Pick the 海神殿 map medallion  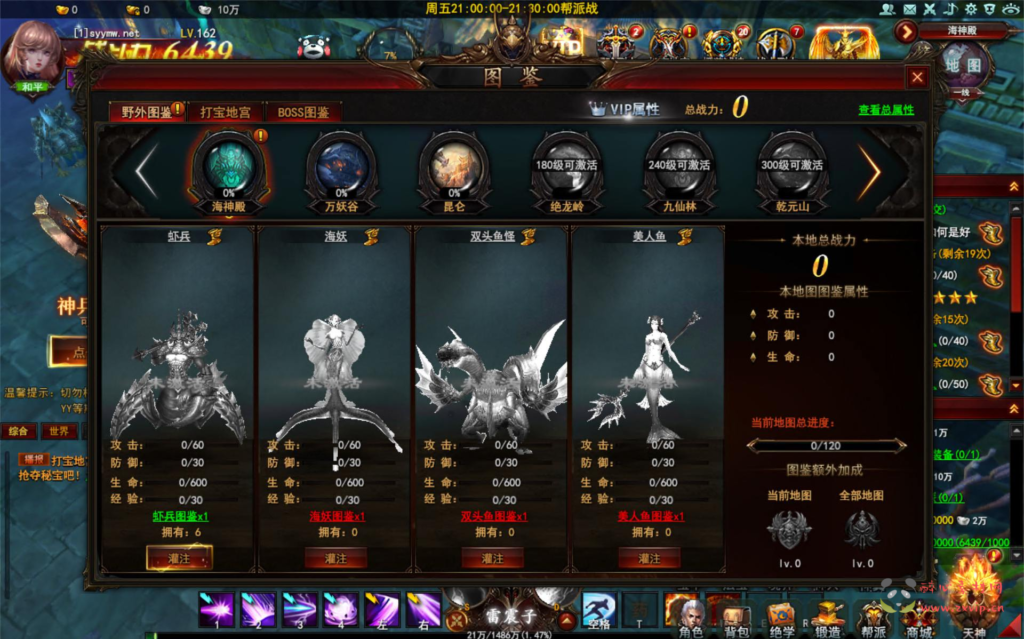[x=228, y=163]
